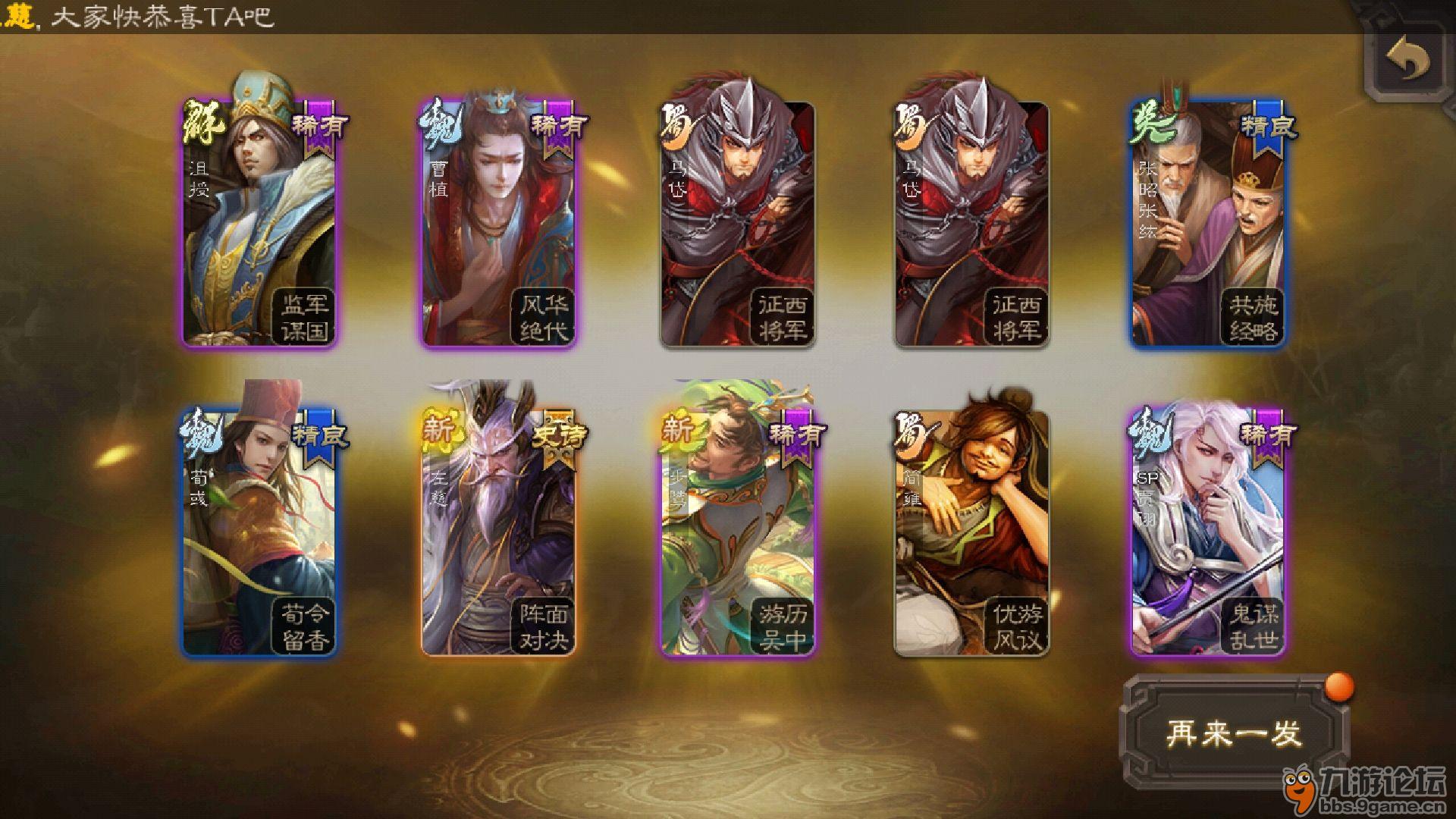The height and width of the screenshot is (819, 1456).
Task: Choose the 步骘 游历吴中 card
Action: [737, 531]
